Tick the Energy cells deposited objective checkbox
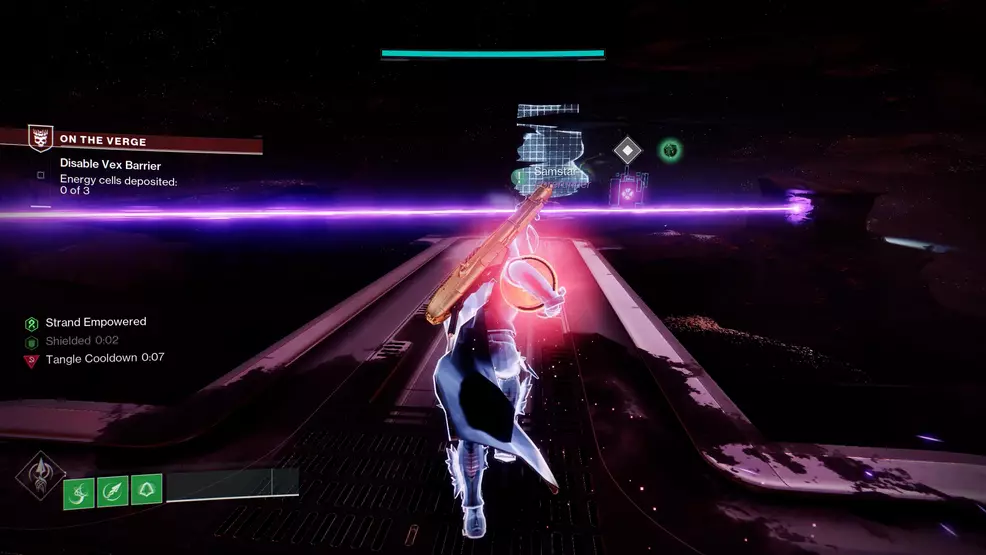The width and height of the screenshot is (986, 555). [41, 175]
